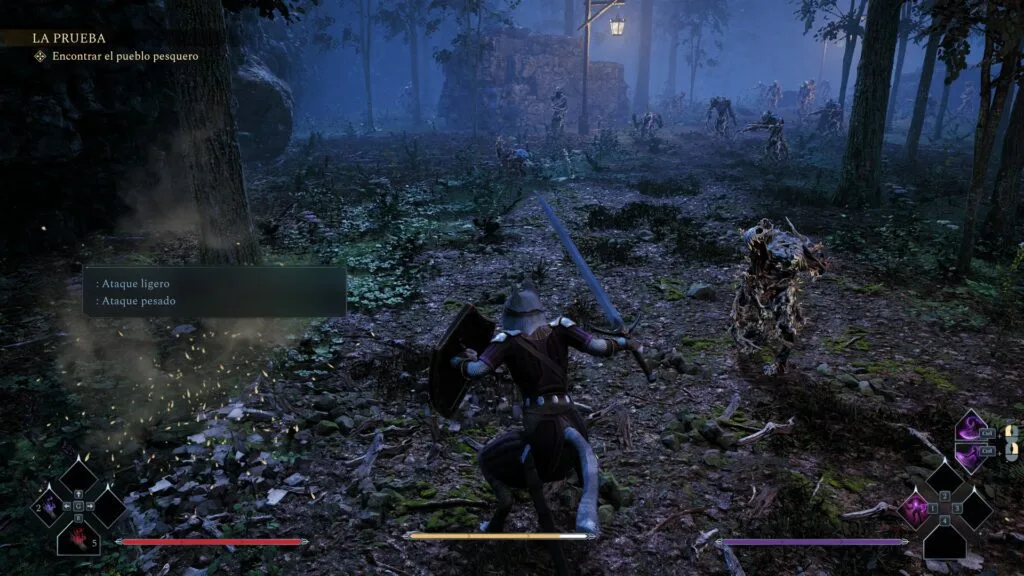1024x576 pixels.
Task: Use the purple consumable with count 2
Action: (49, 506)
